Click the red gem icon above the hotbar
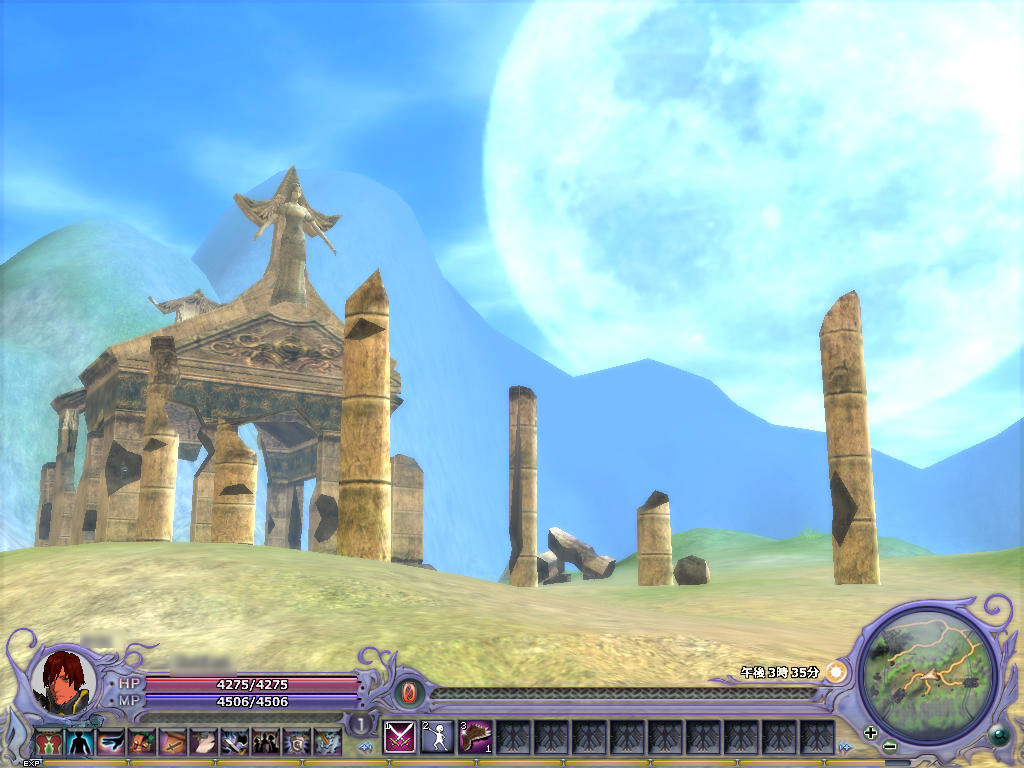1024x768 pixels. [410, 692]
